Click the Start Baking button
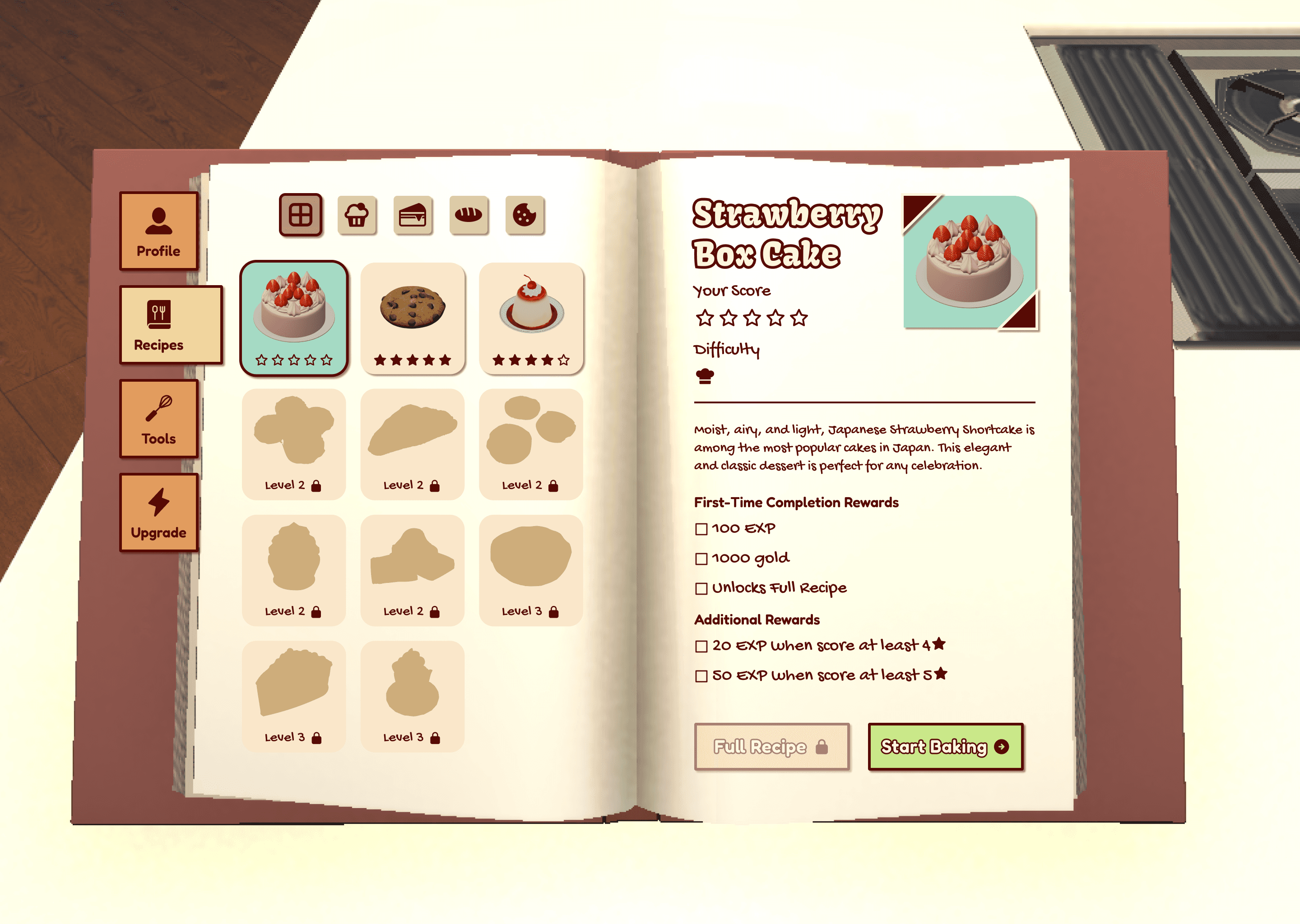1300x924 pixels. 945,747
